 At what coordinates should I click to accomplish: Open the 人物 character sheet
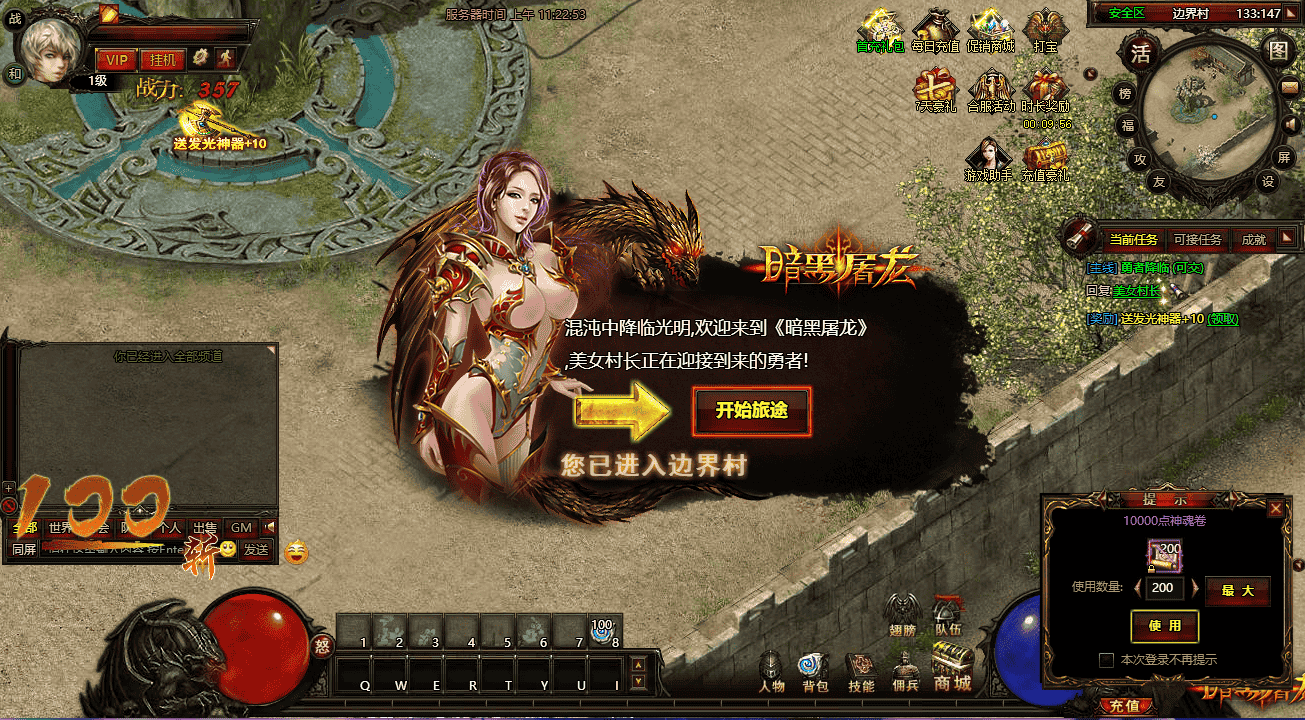(771, 673)
